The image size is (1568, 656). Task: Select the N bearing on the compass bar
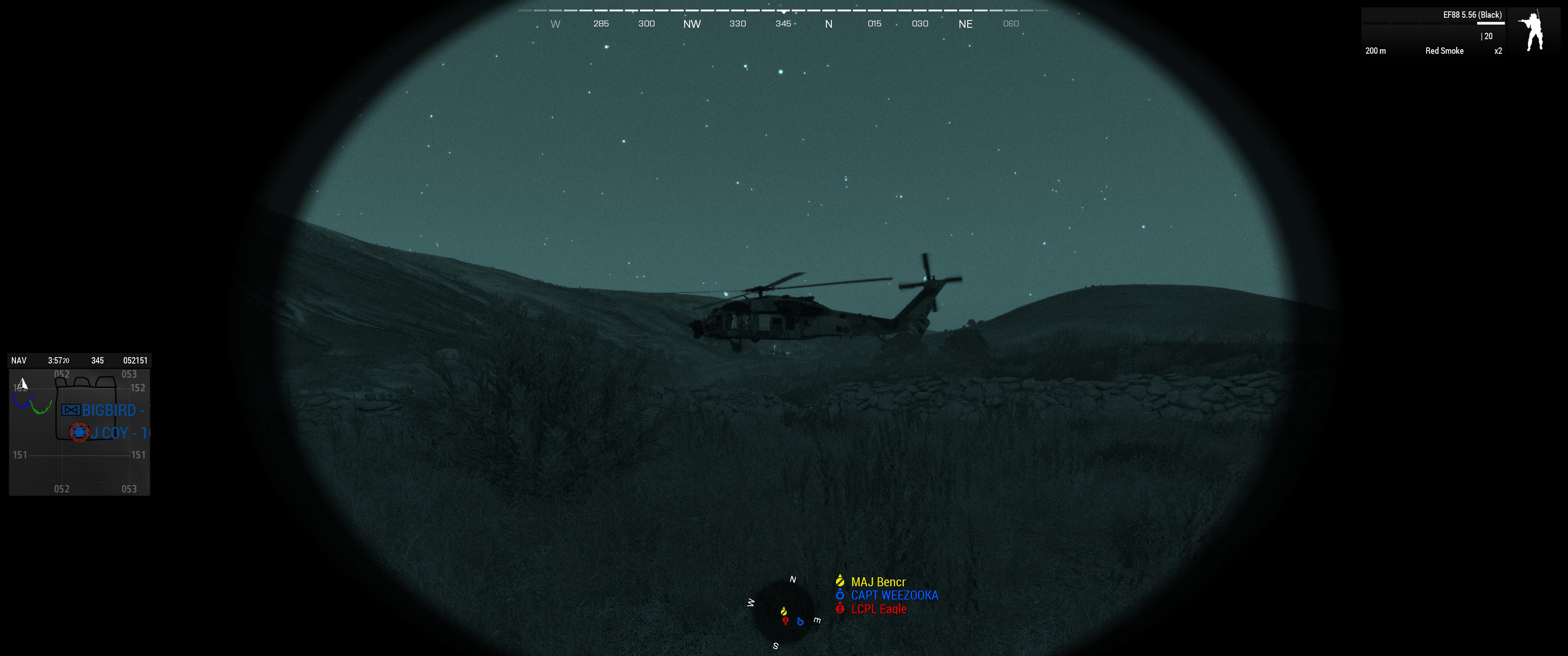point(828,24)
